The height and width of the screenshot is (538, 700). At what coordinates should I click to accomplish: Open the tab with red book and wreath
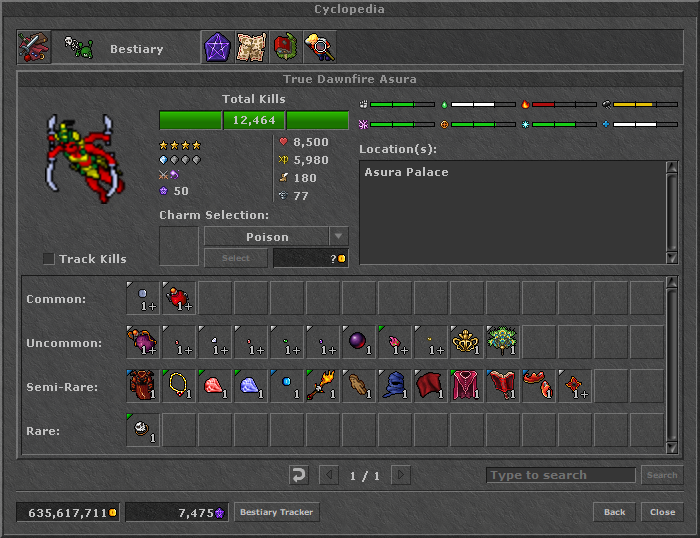tap(285, 48)
